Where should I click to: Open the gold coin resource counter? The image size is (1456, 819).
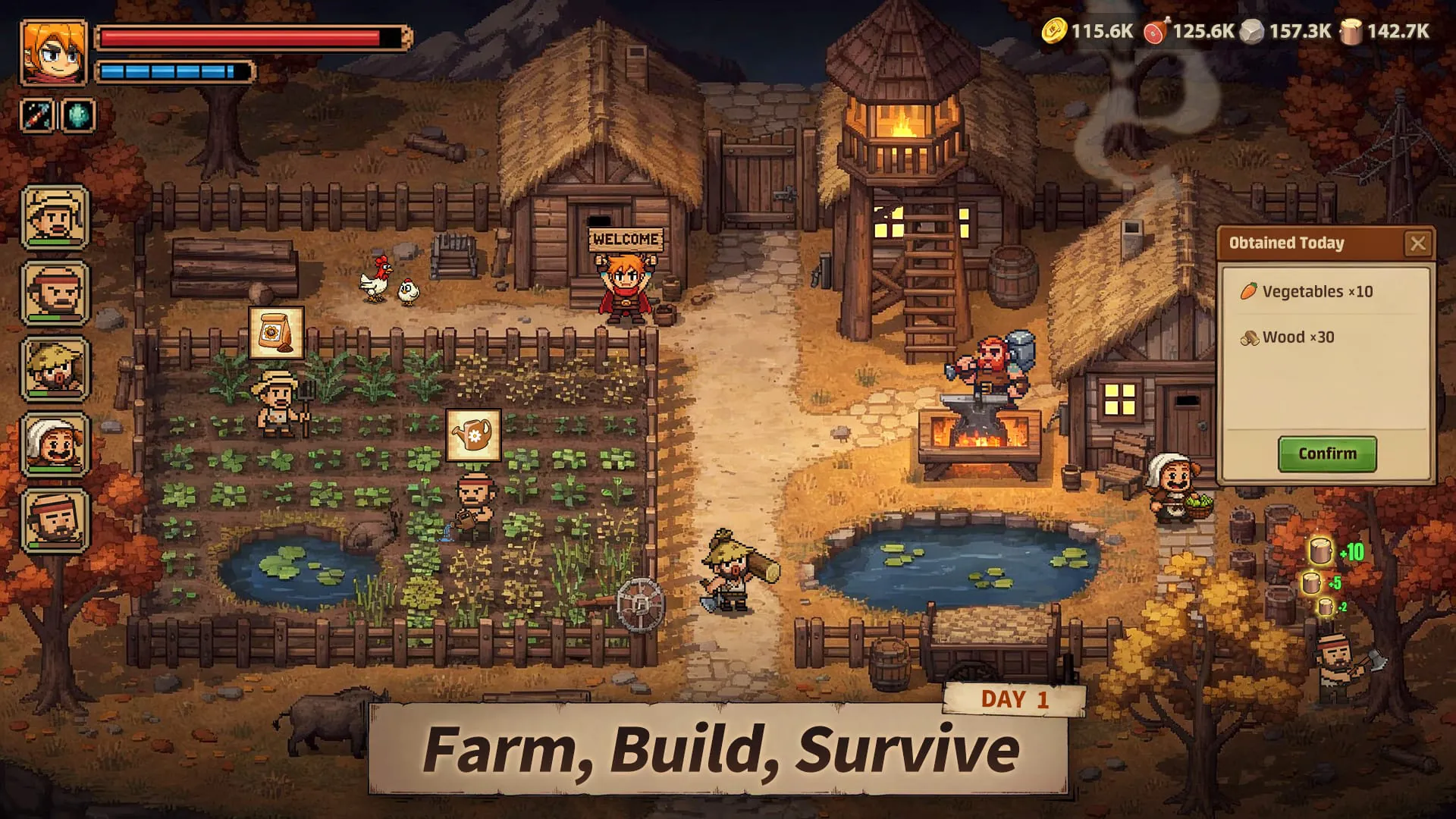coord(1087,31)
